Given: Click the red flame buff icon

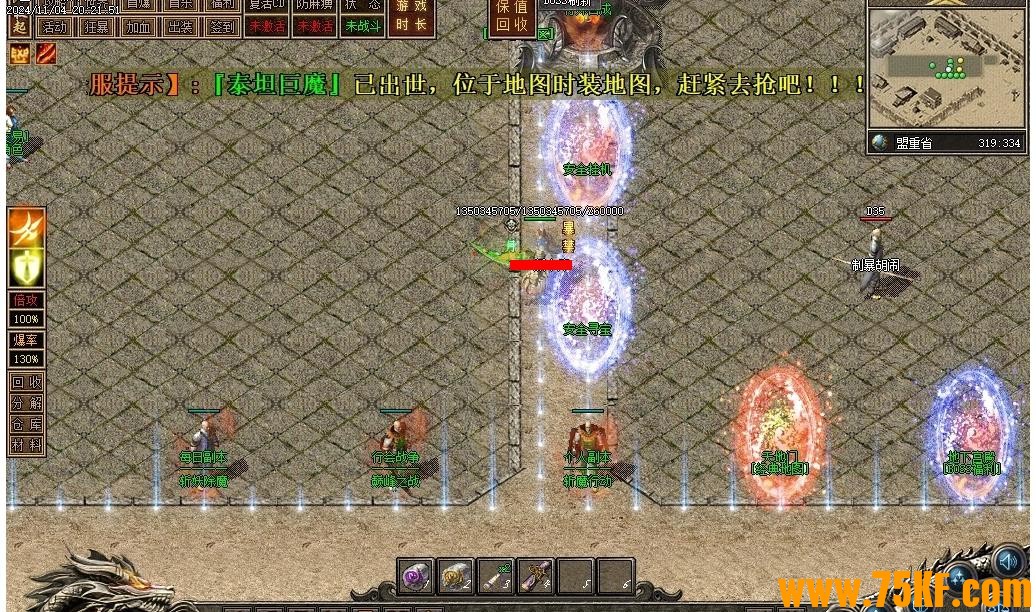Looking at the screenshot, I should 47,53.
